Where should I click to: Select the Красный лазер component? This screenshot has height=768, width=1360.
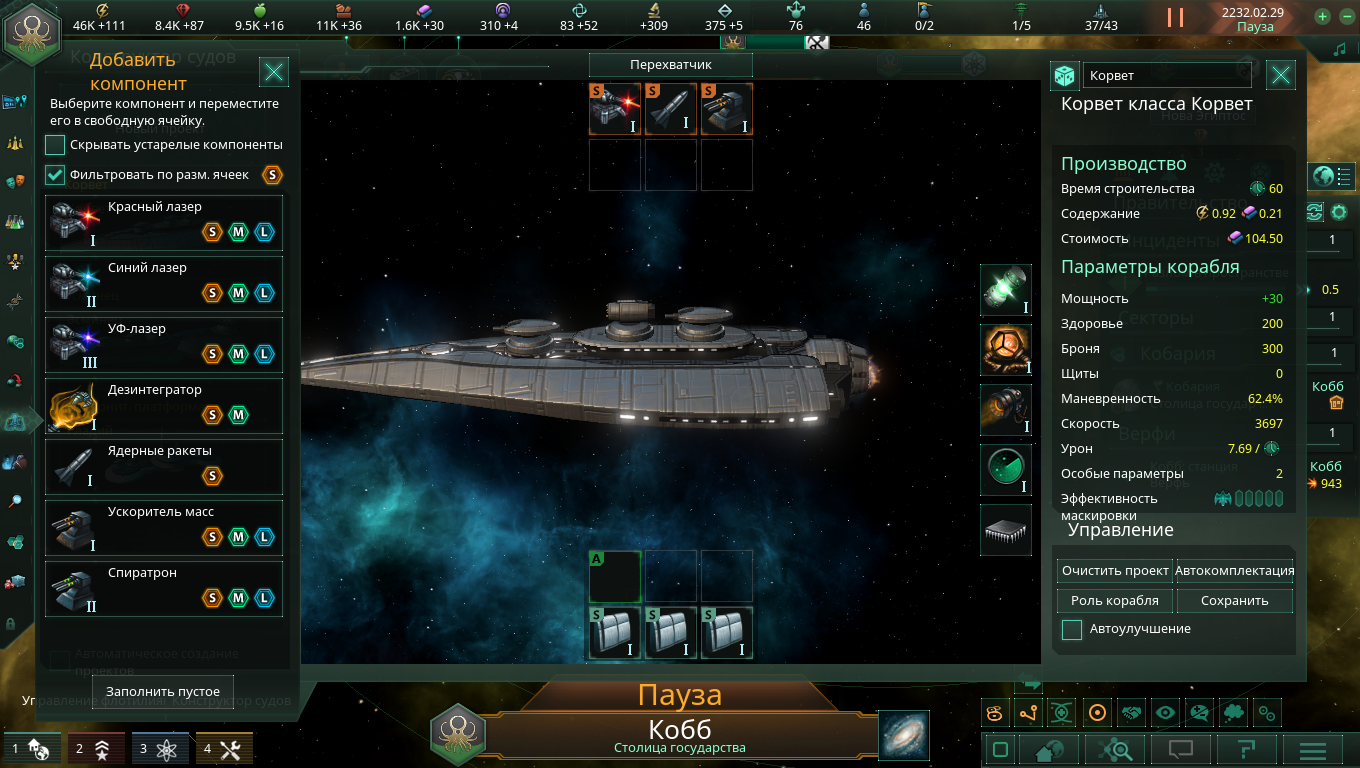point(164,223)
